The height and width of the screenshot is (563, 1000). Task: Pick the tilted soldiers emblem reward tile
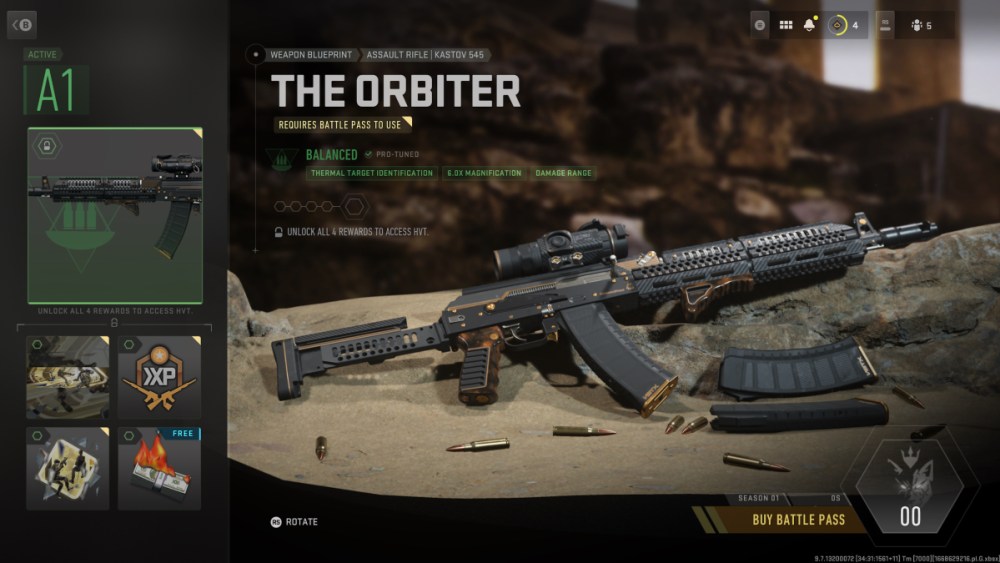68,468
